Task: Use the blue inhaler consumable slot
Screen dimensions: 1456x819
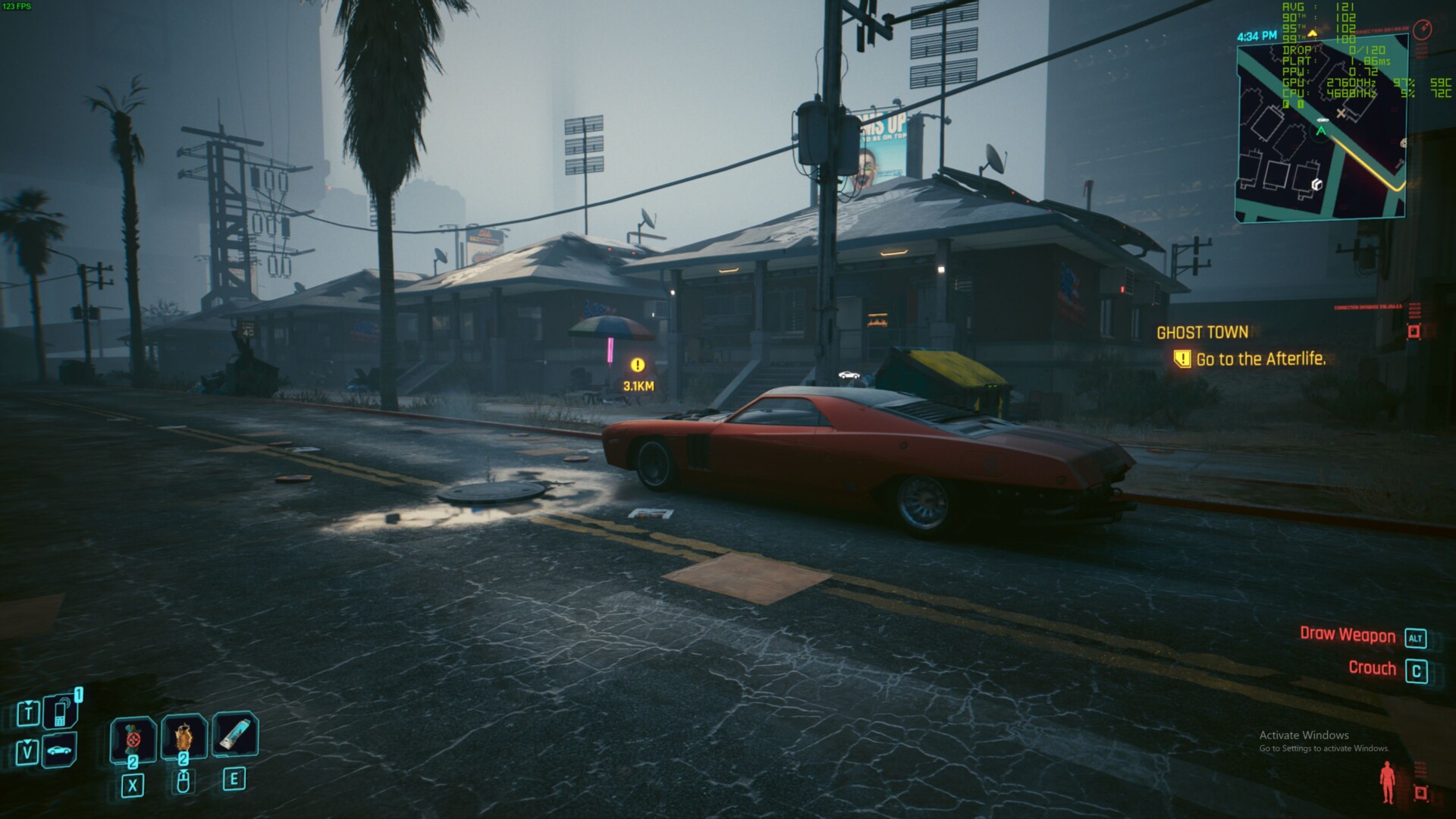Action: click(234, 734)
